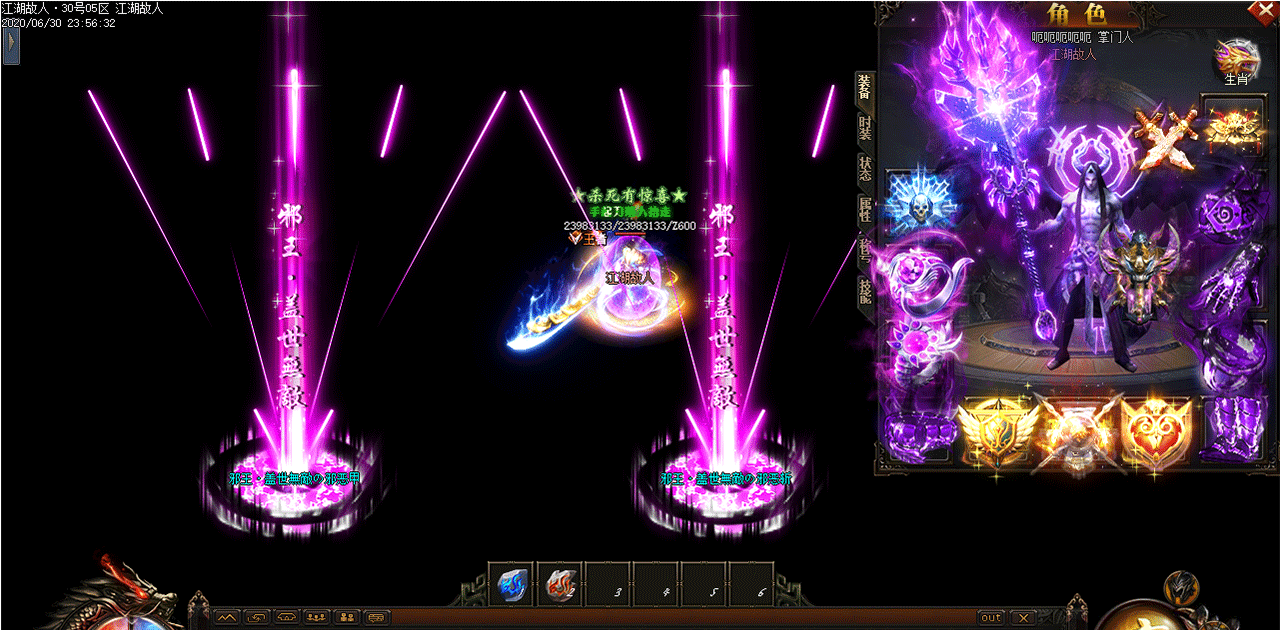Open the 生肖 zodiac icon

point(1236,60)
